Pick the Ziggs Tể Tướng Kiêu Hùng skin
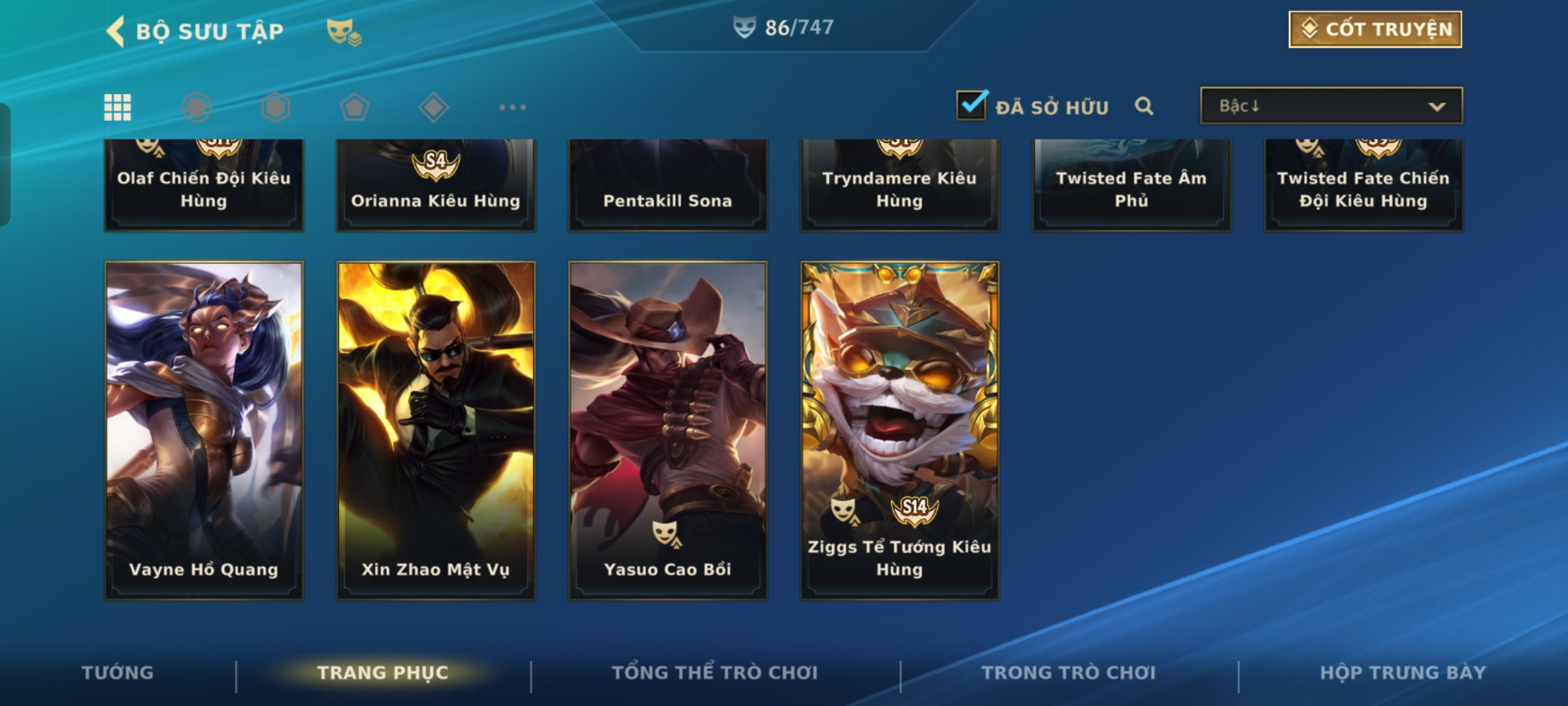The width and height of the screenshot is (1568, 706). click(900, 430)
